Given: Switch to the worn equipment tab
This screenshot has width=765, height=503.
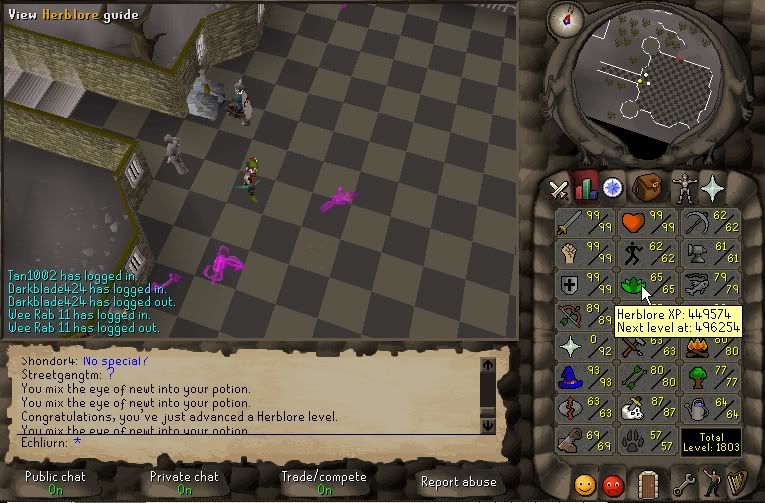Looking at the screenshot, I should pyautogui.click(x=683, y=187).
